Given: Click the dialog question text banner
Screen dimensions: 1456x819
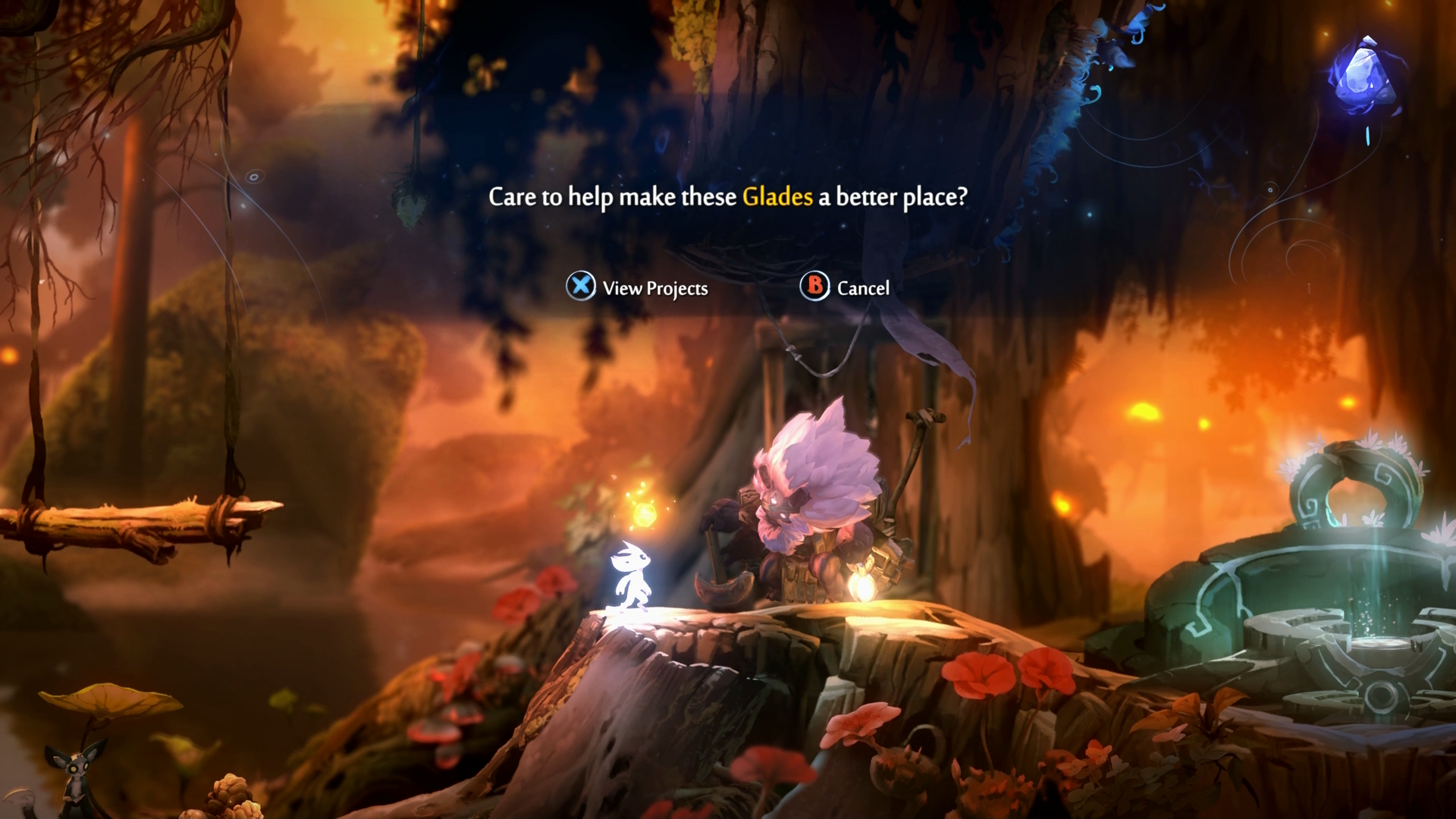Looking at the screenshot, I should pos(728,198).
